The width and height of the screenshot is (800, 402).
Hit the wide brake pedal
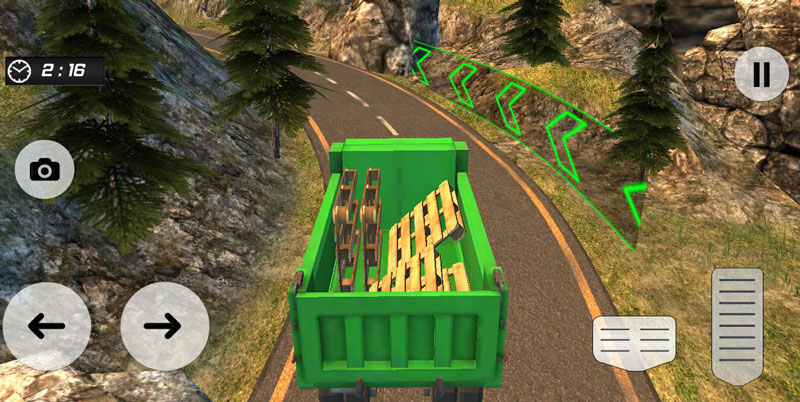click(634, 341)
